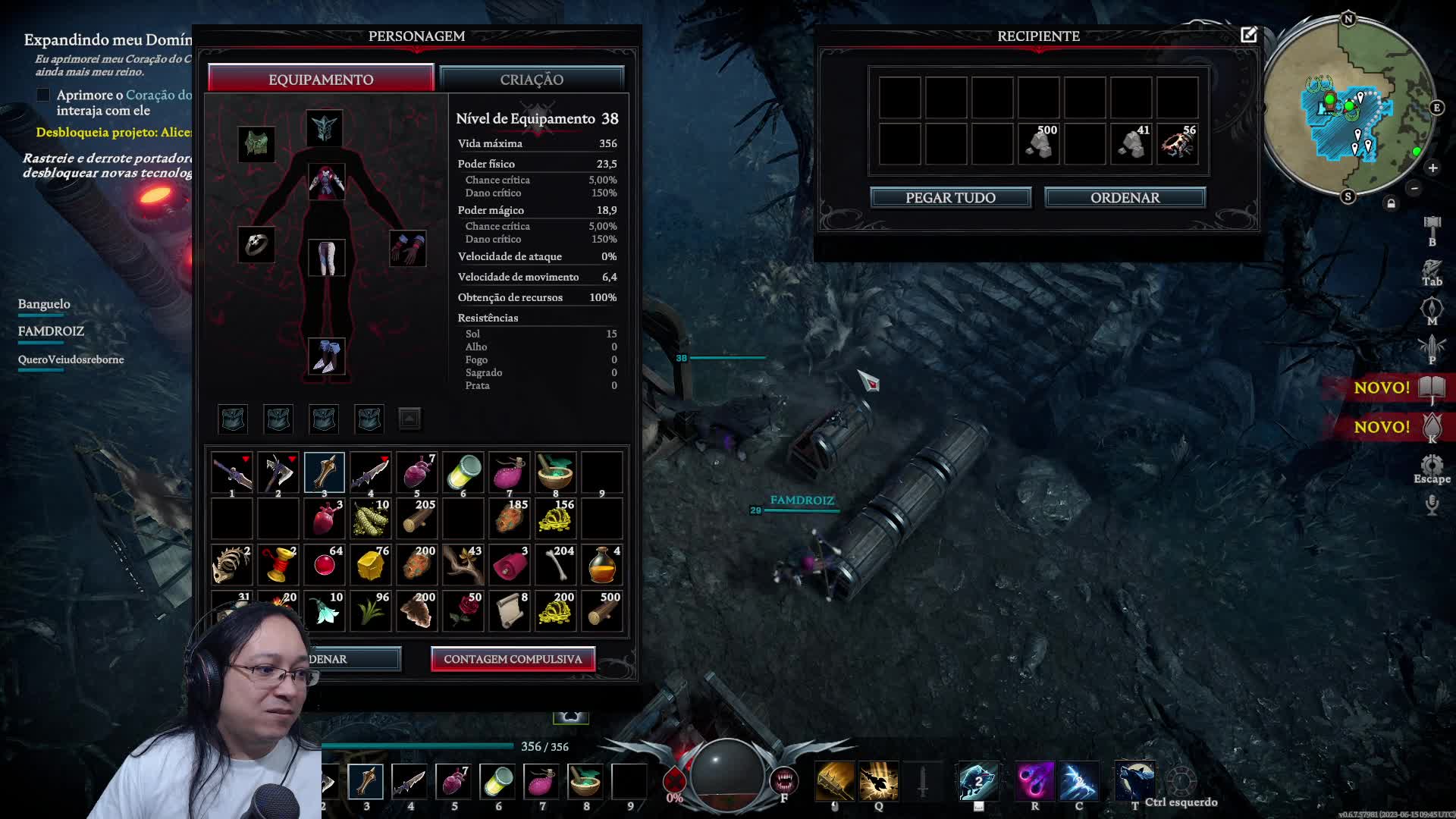Select the equipped cloak slot
This screenshot has height=819, width=1456.
[x=256, y=143]
